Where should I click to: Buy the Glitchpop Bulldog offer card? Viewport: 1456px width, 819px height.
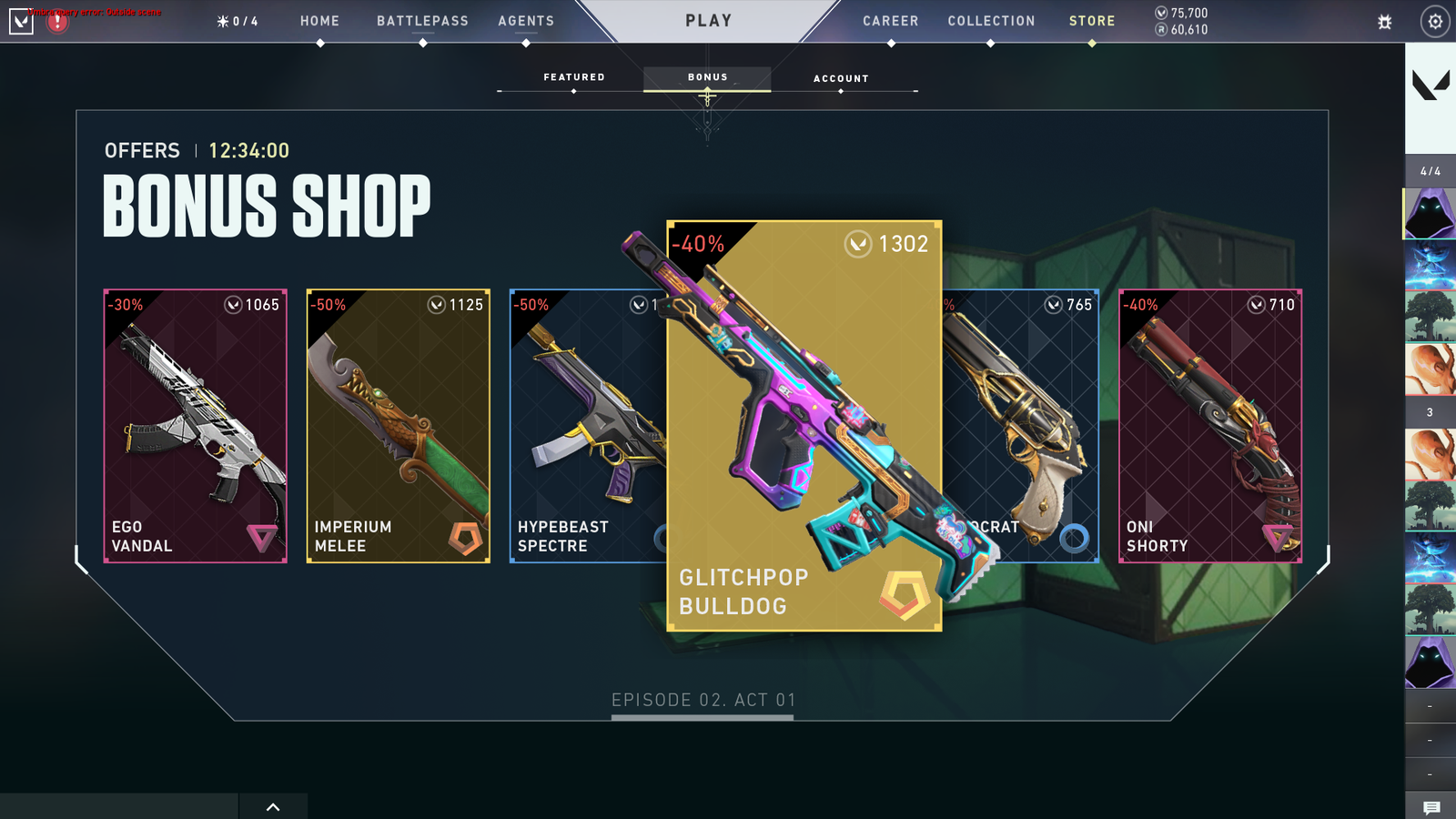pos(804,426)
